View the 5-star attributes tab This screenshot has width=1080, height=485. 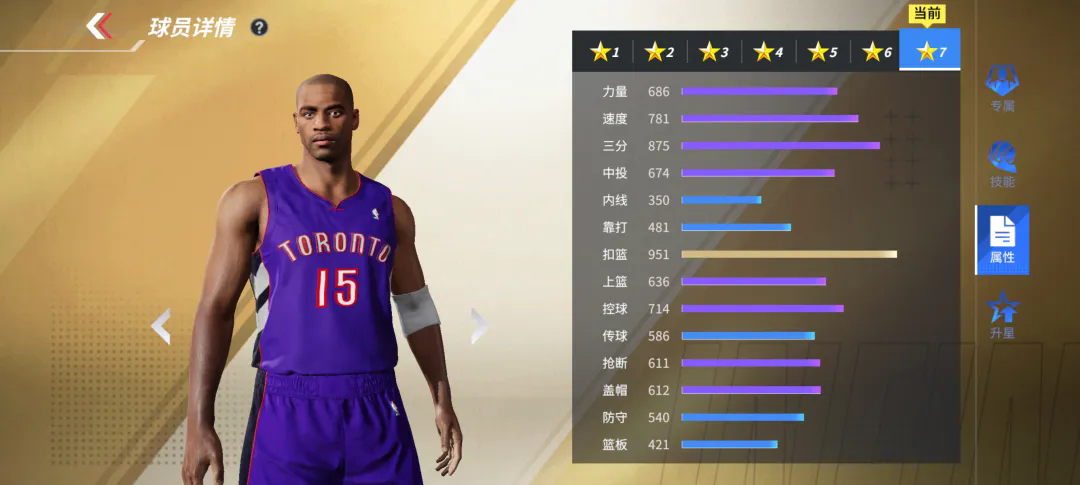[x=823, y=52]
